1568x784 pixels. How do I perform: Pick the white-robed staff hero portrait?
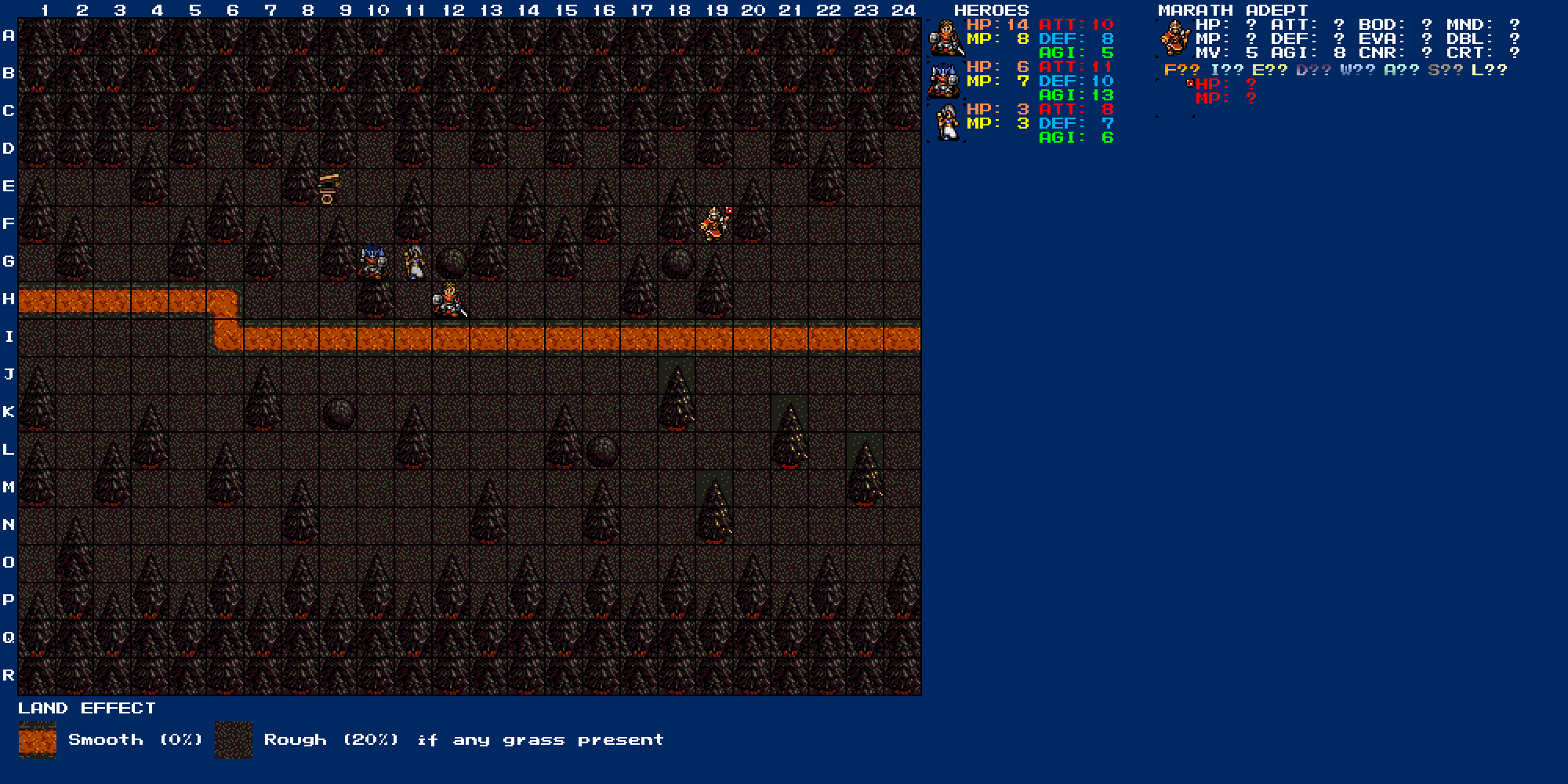tap(947, 122)
